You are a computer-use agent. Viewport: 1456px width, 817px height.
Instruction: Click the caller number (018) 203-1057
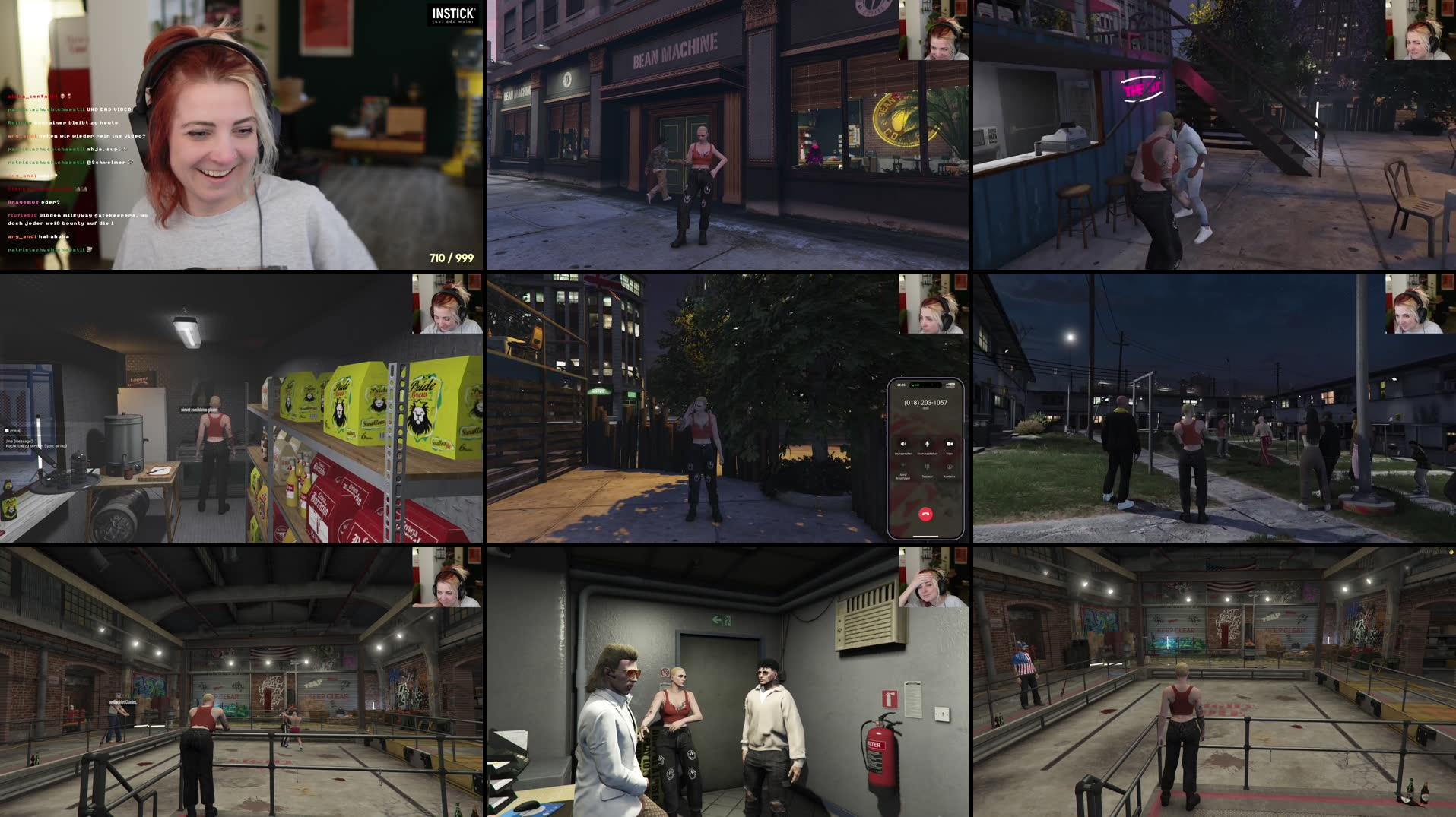pyautogui.click(x=926, y=403)
